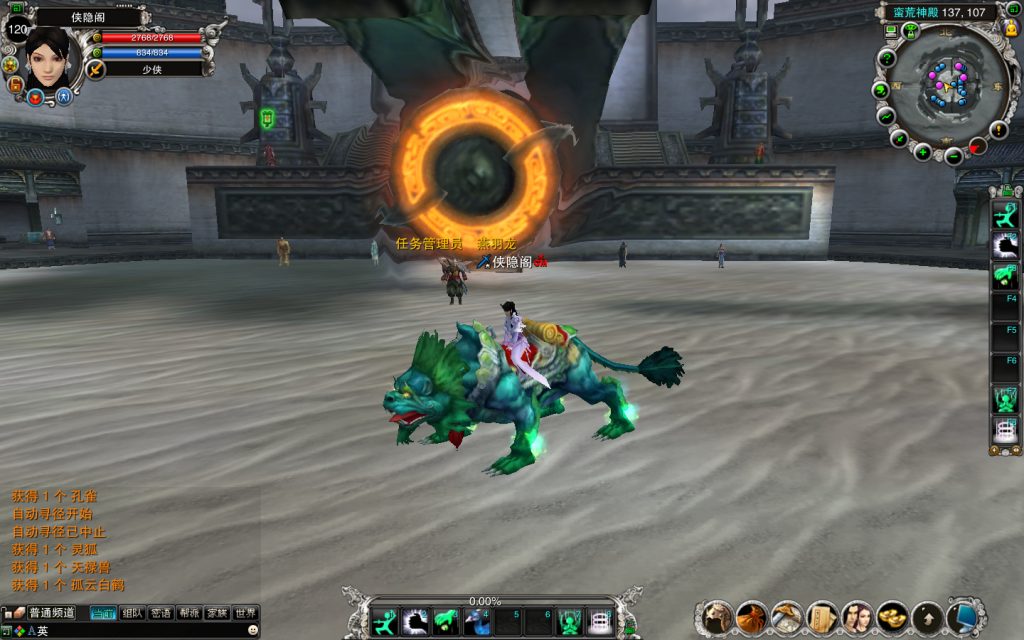Open the emoji smiley picker in chat
This screenshot has width=1024, height=640.
tap(253, 630)
